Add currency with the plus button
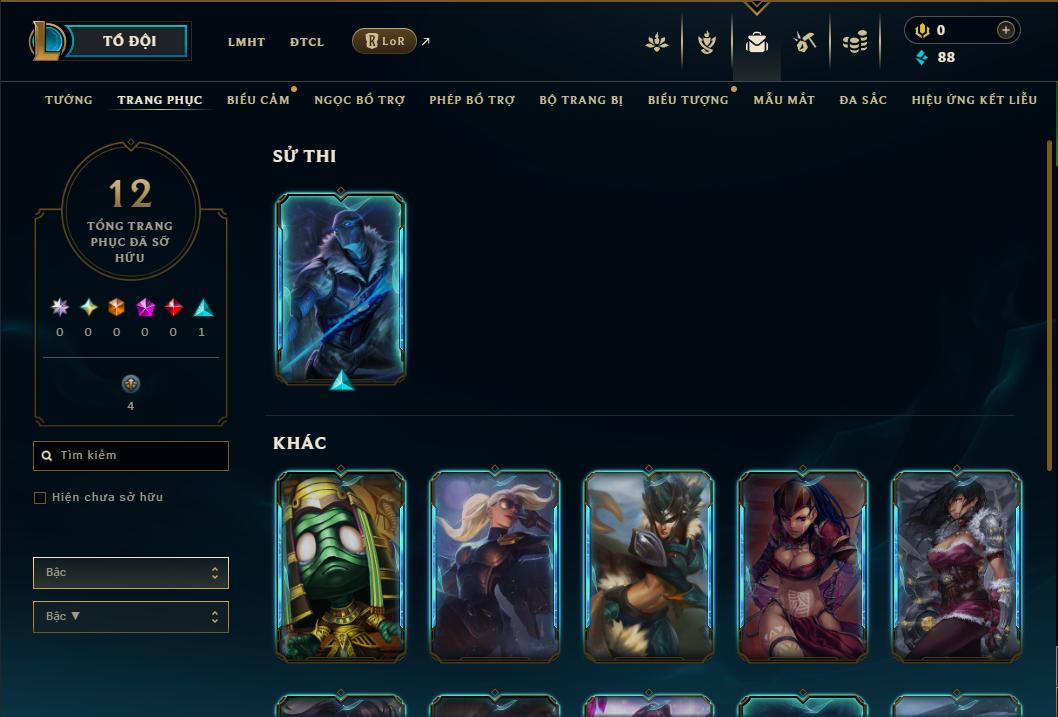1058x717 pixels. click(x=1005, y=30)
